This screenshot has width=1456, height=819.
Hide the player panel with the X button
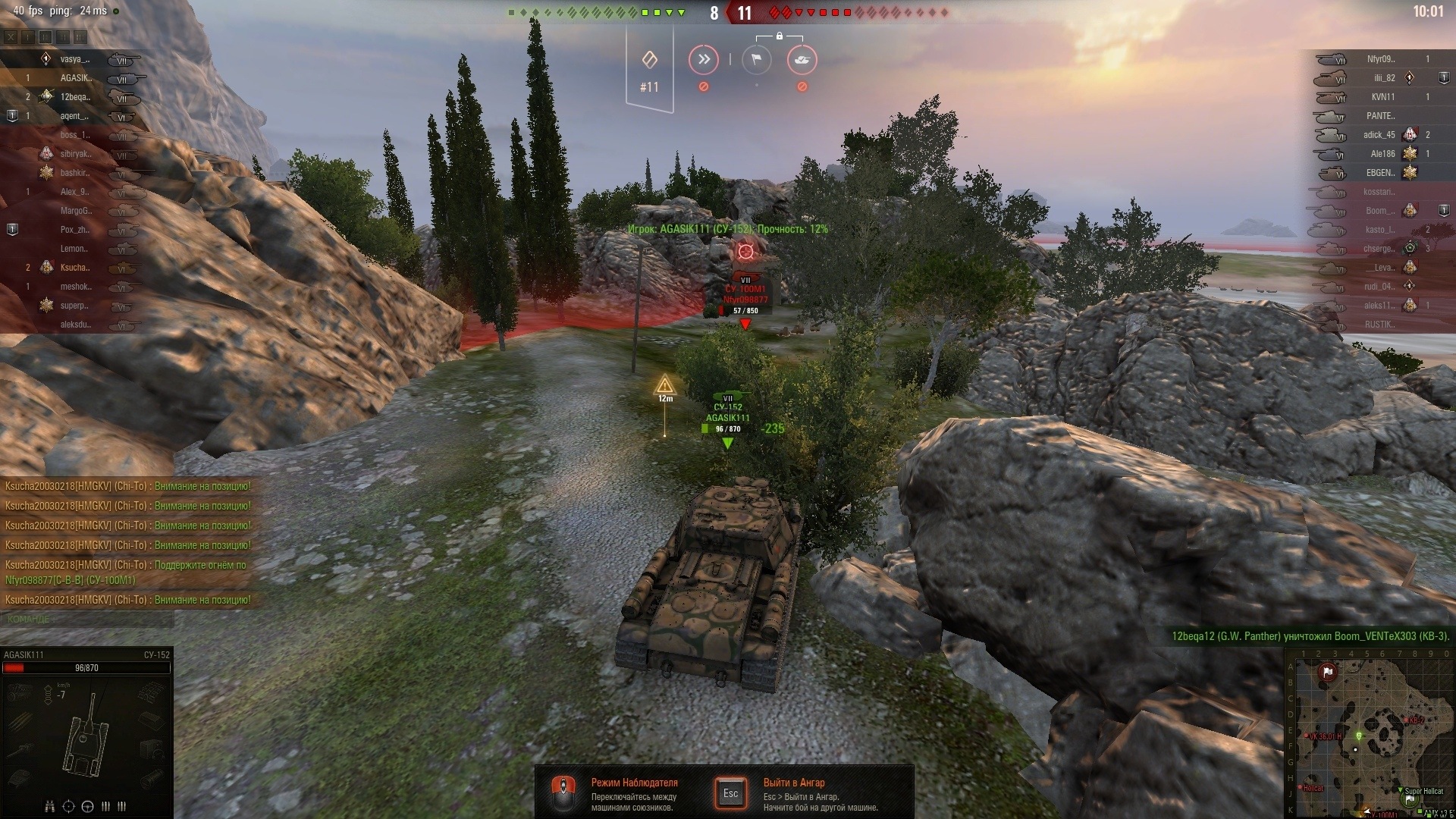pos(11,36)
